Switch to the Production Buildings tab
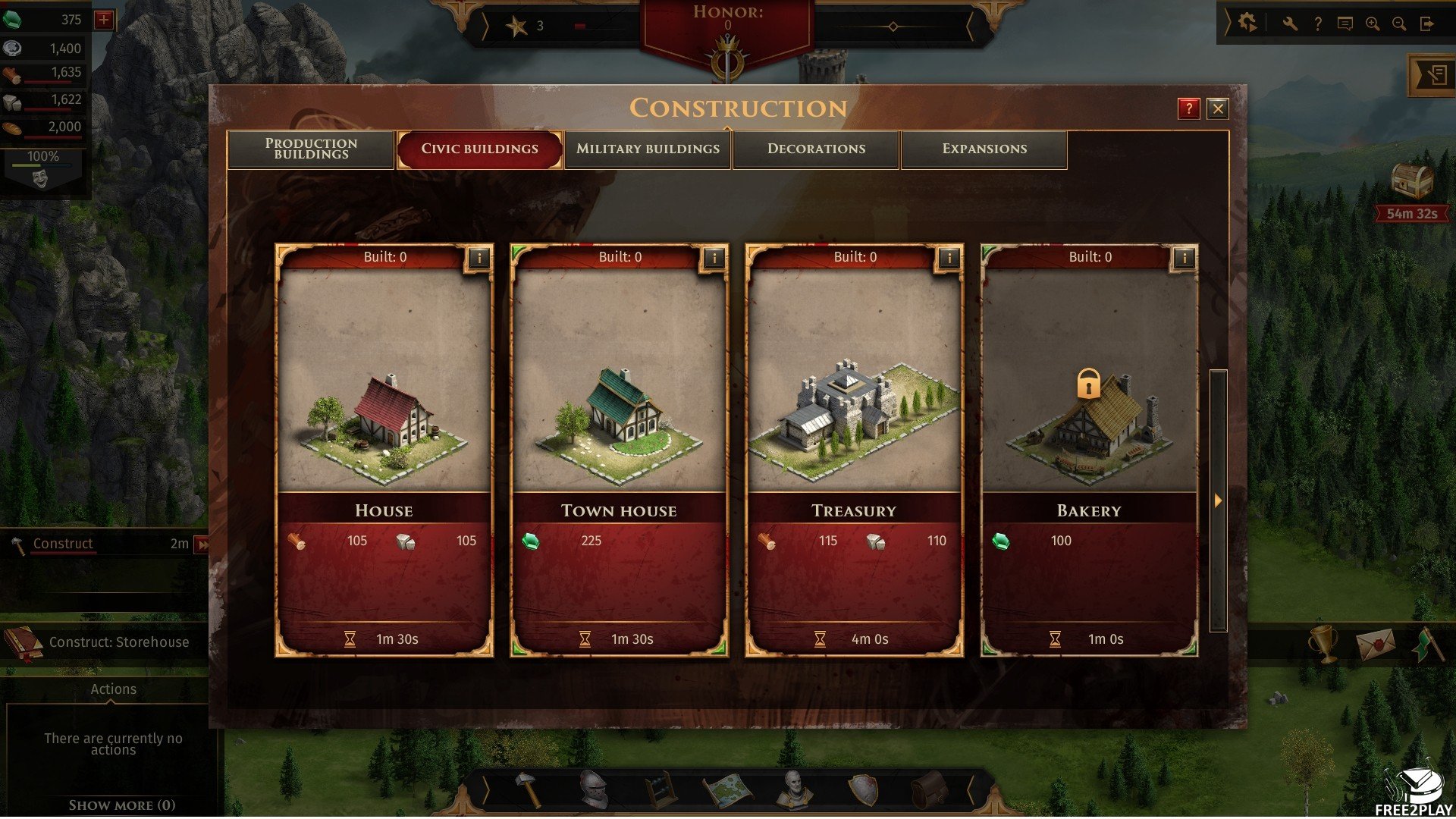Image resolution: width=1456 pixels, height=819 pixels. click(x=311, y=149)
